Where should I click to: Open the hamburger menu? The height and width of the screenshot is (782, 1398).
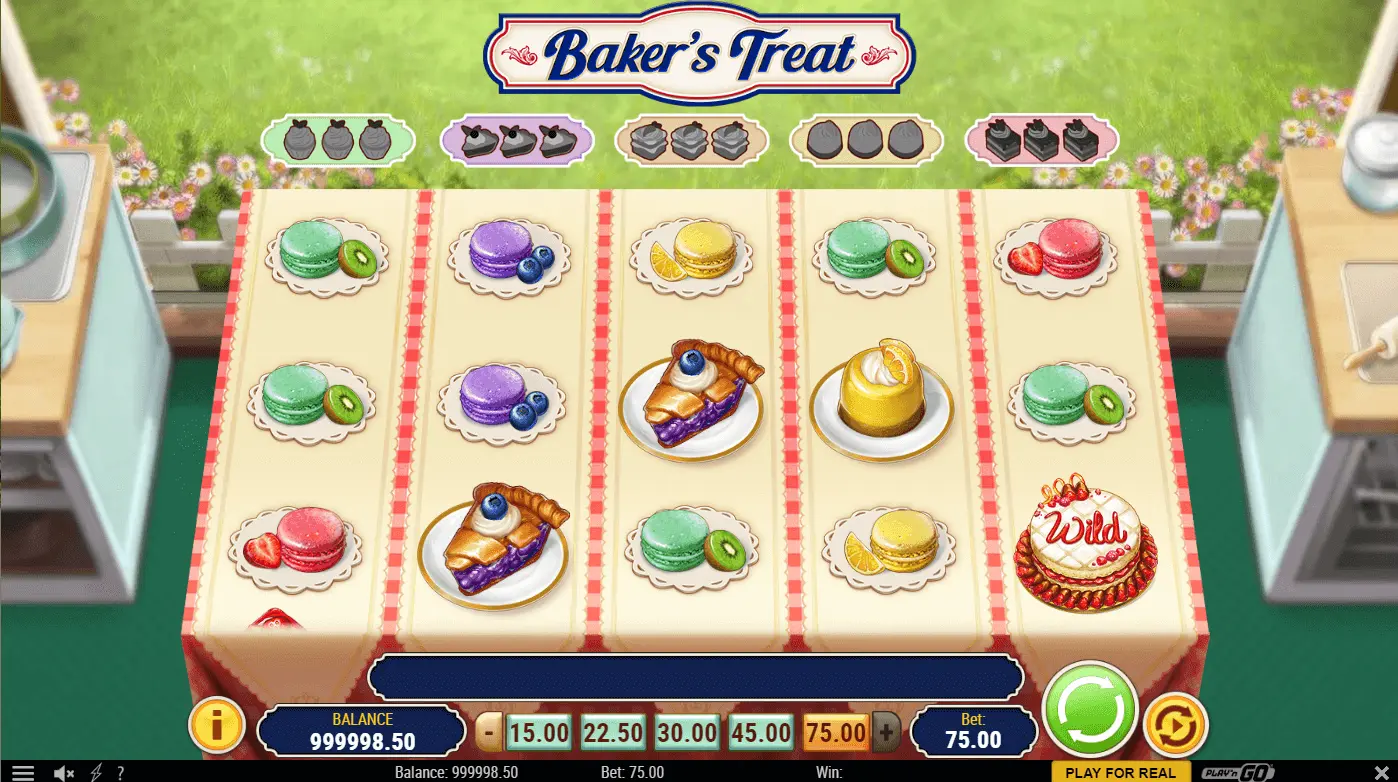coord(22,773)
